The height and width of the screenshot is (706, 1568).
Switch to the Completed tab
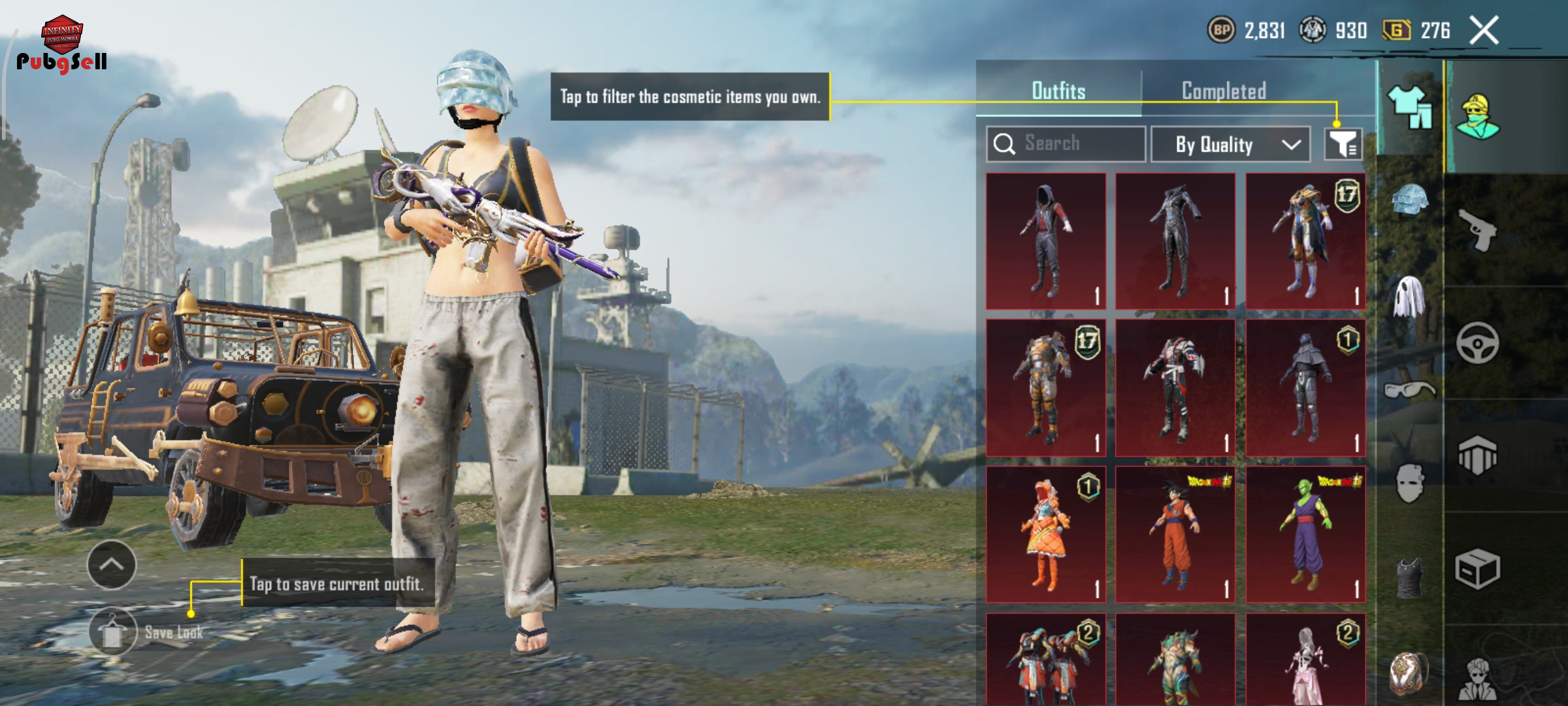[x=1224, y=91]
